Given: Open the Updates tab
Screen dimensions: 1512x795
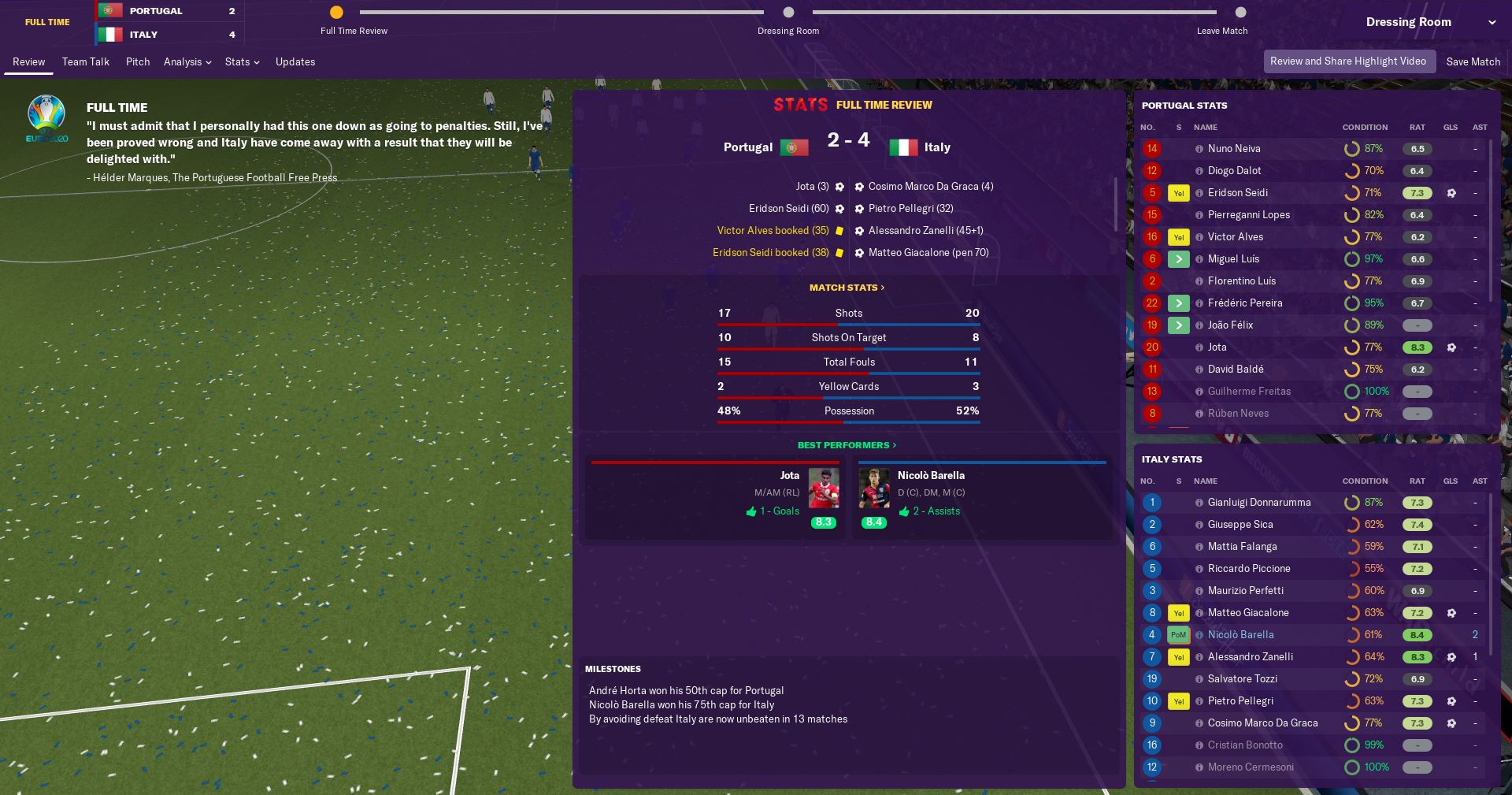Looking at the screenshot, I should click(x=295, y=61).
